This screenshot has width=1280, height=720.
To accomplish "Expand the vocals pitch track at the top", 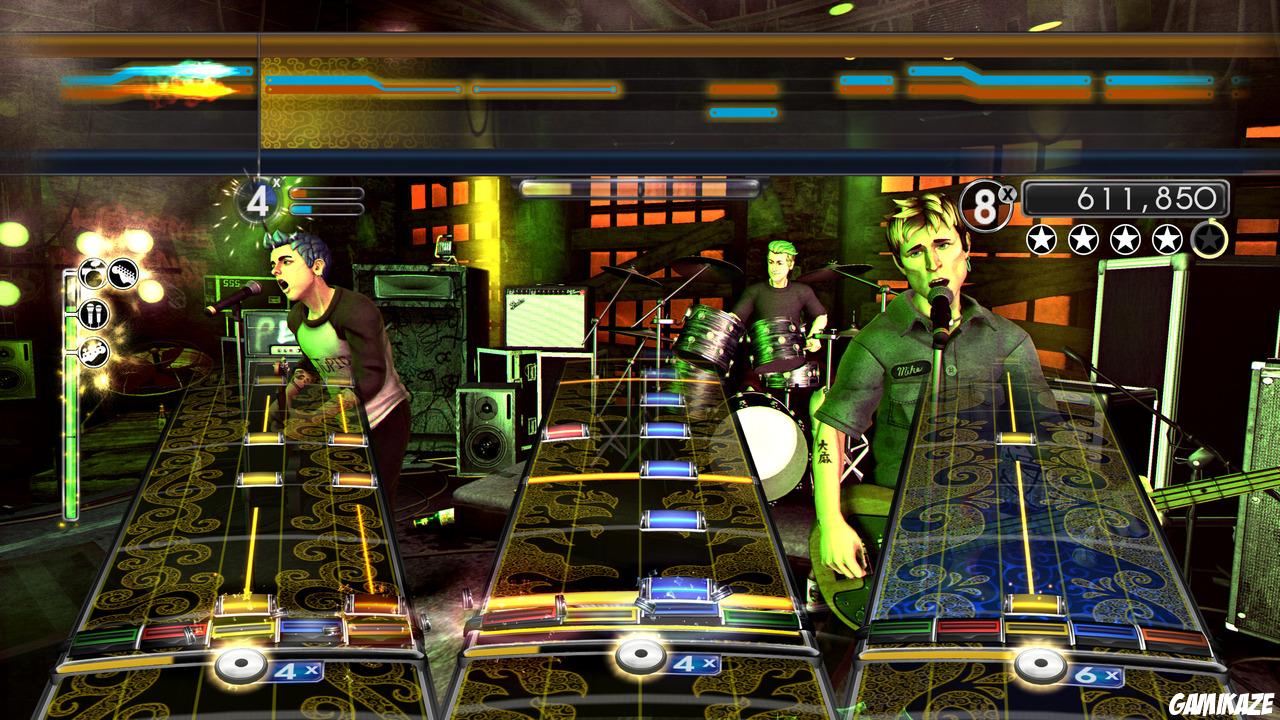I will pyautogui.click(x=640, y=85).
